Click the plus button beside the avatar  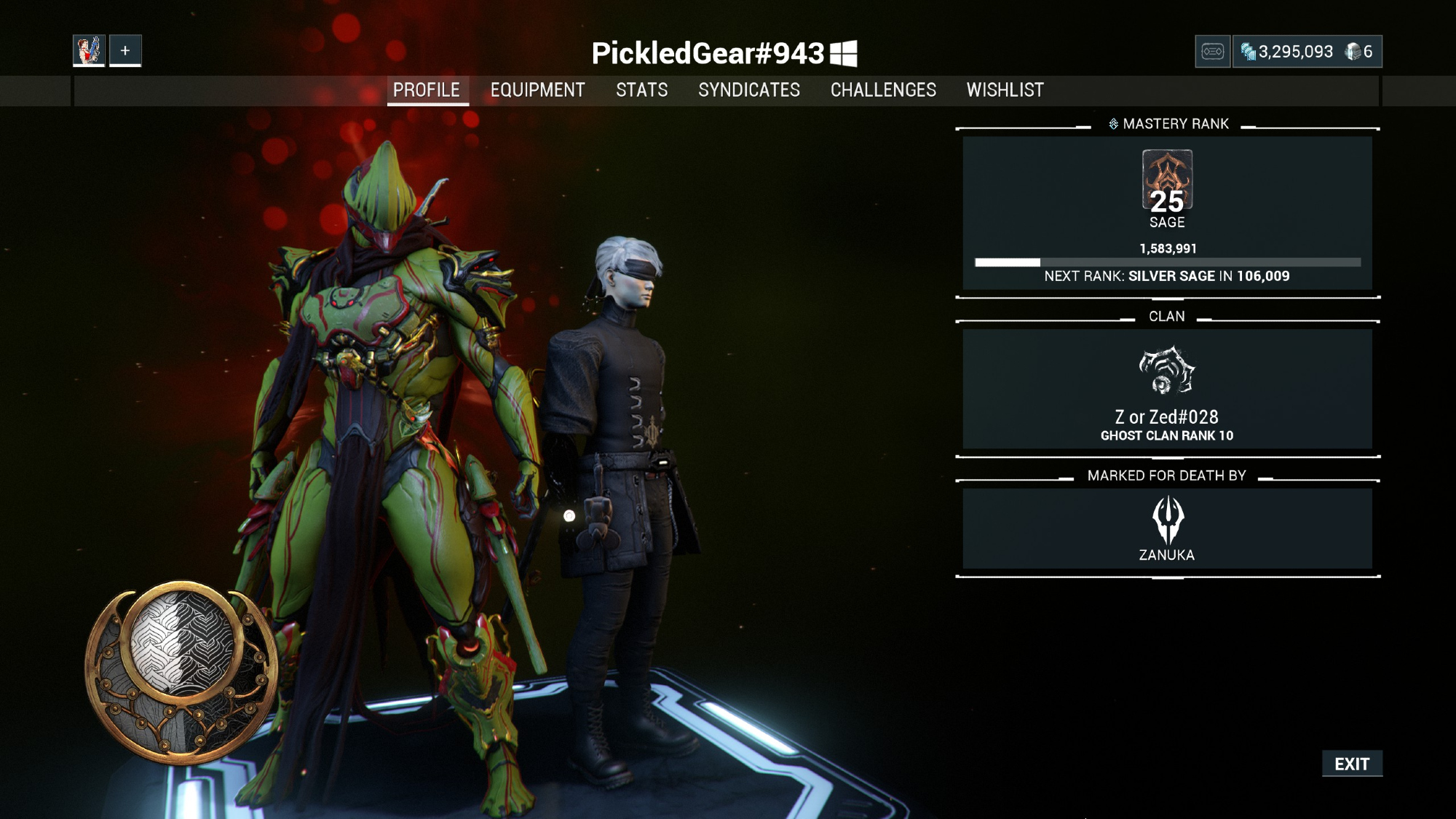(125, 51)
